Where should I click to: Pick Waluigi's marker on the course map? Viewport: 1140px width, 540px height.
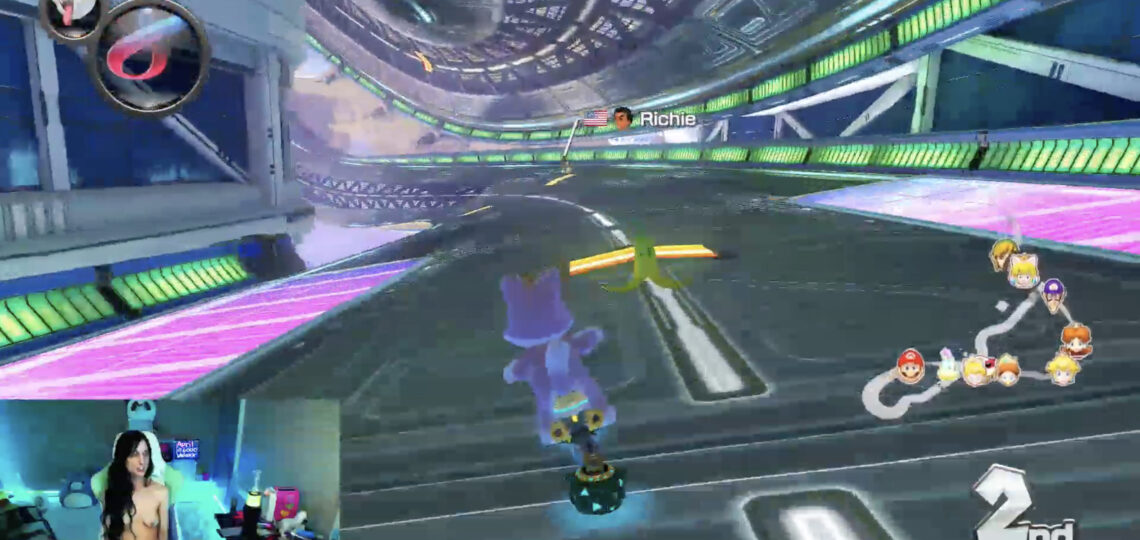pyautogui.click(x=1053, y=295)
